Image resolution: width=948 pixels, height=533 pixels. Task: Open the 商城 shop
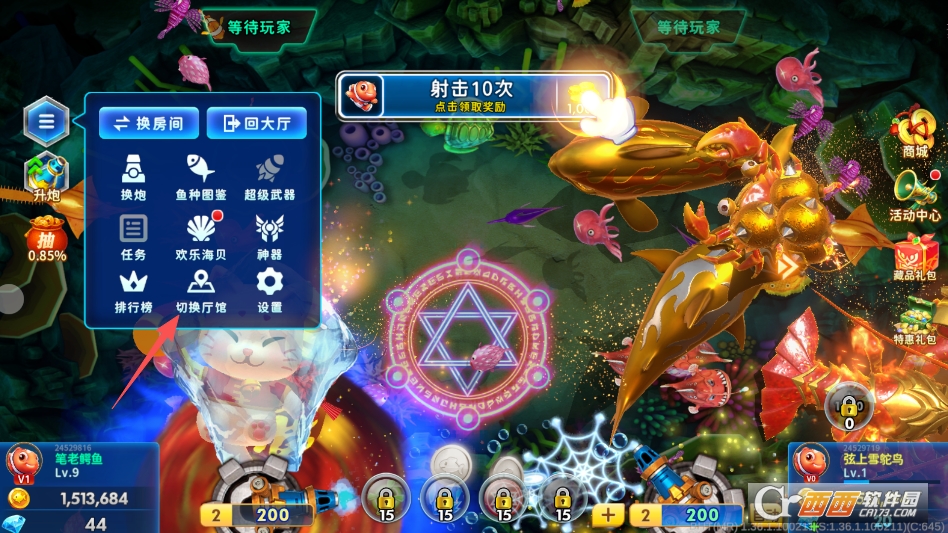pyautogui.click(x=914, y=133)
